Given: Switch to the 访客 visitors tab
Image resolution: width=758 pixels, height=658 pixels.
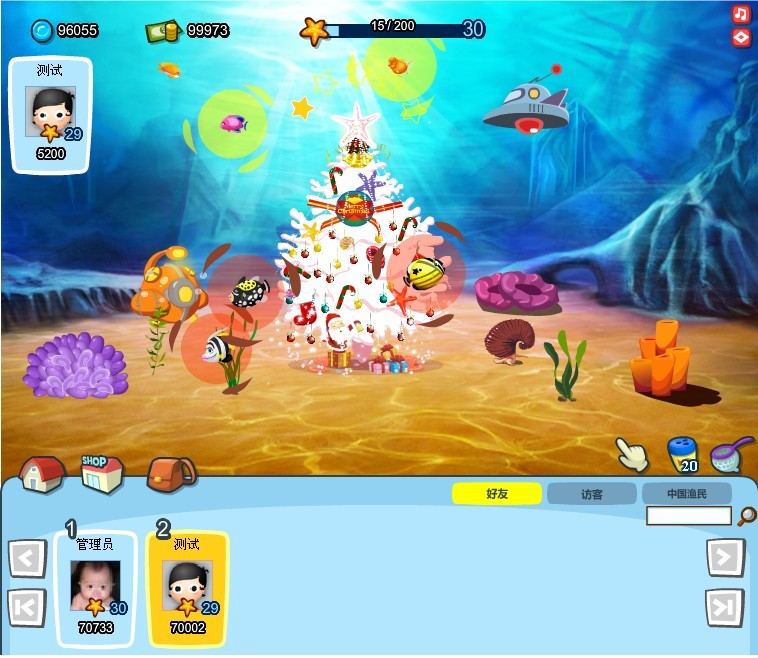Looking at the screenshot, I should pyautogui.click(x=592, y=494).
